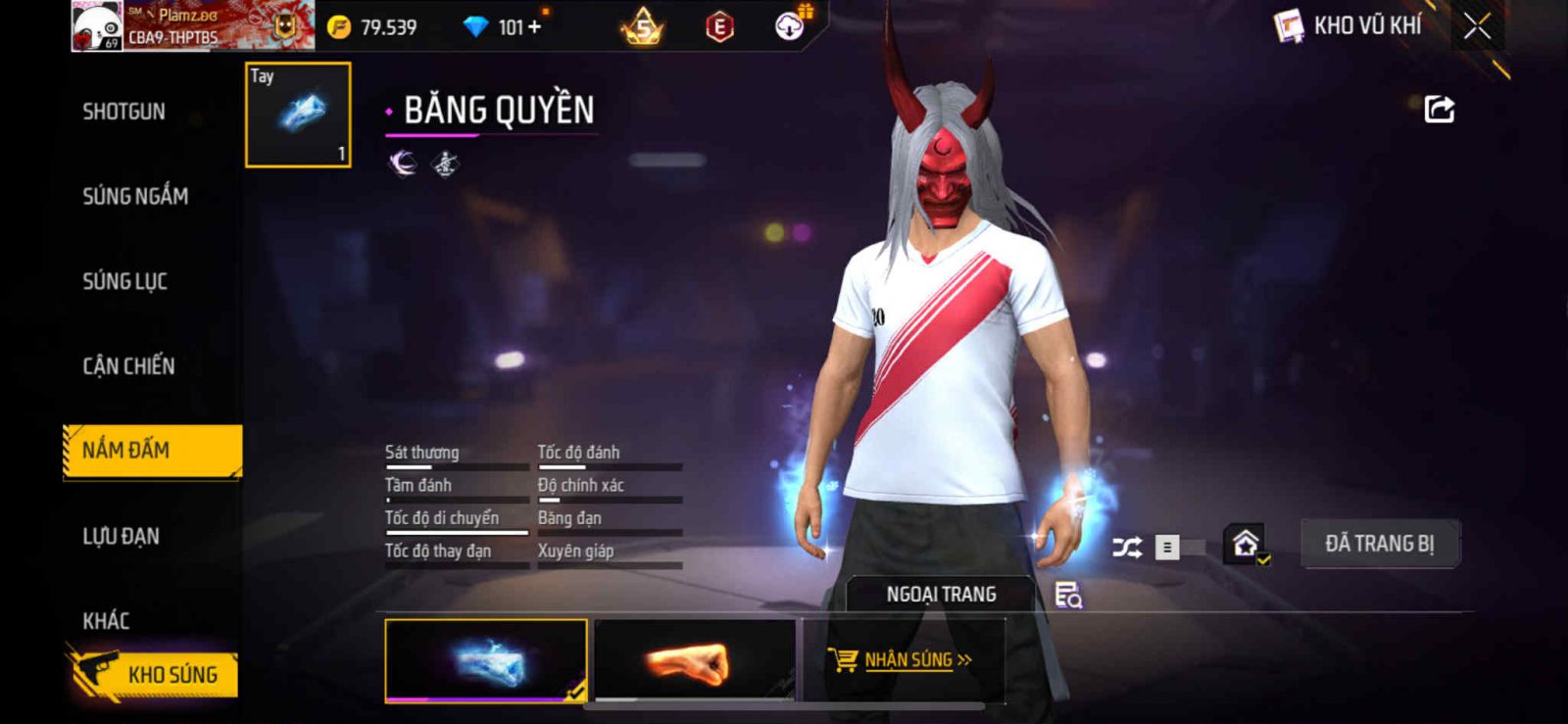Open the Shotgun weapon category
This screenshot has width=1568, height=724.
[123, 112]
